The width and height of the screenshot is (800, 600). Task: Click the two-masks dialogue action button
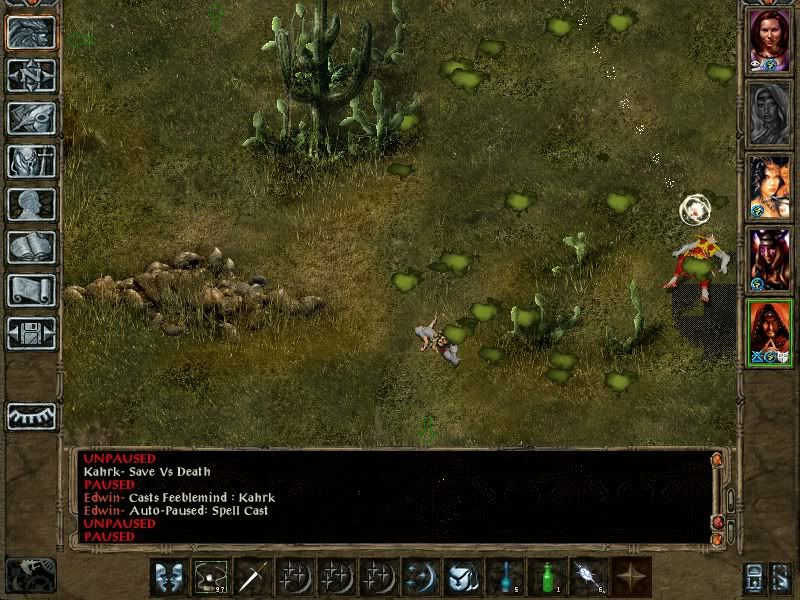[x=168, y=577]
